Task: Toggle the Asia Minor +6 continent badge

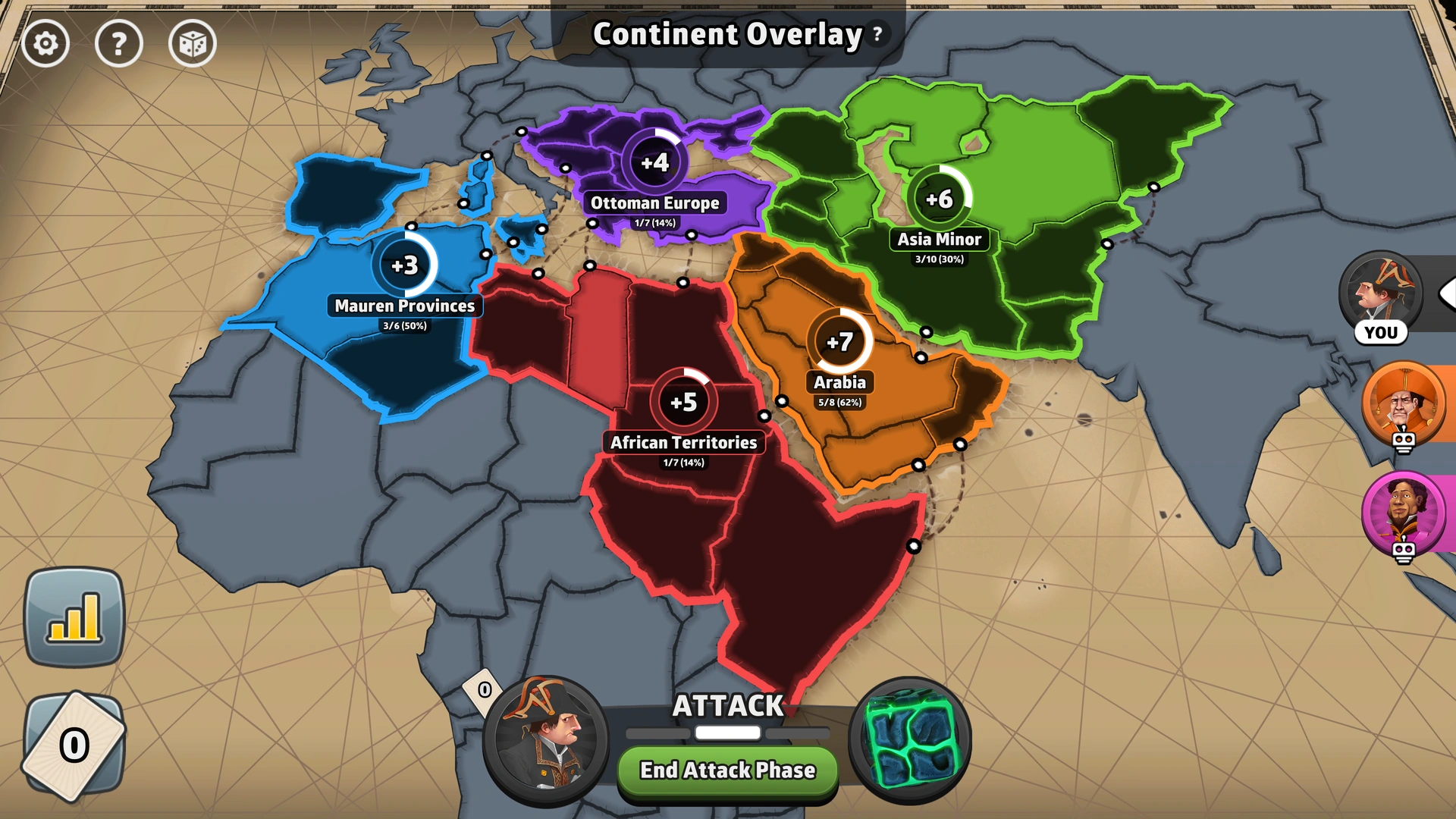Action: click(940, 199)
